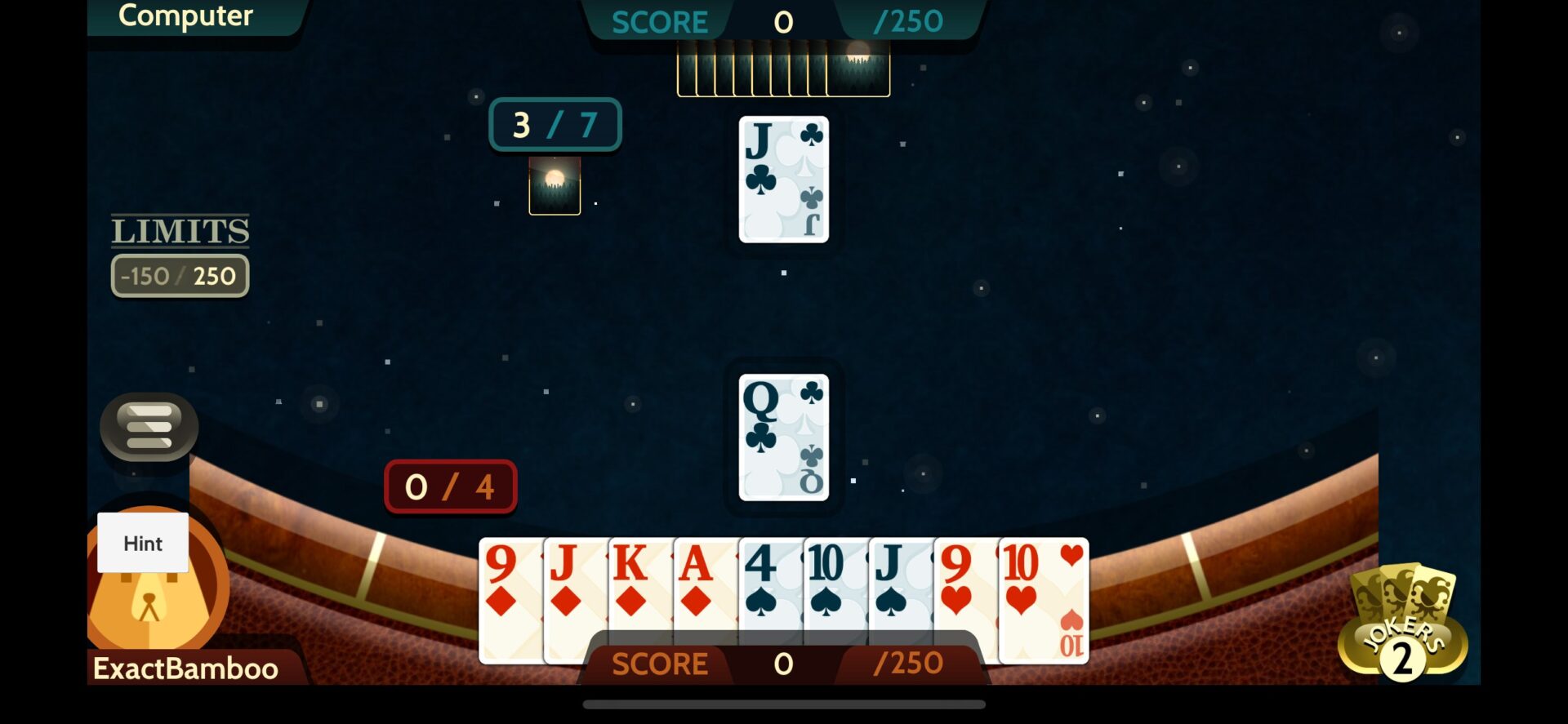Play the Ace of diamonds card
The image size is (1568, 724).
click(x=706, y=589)
